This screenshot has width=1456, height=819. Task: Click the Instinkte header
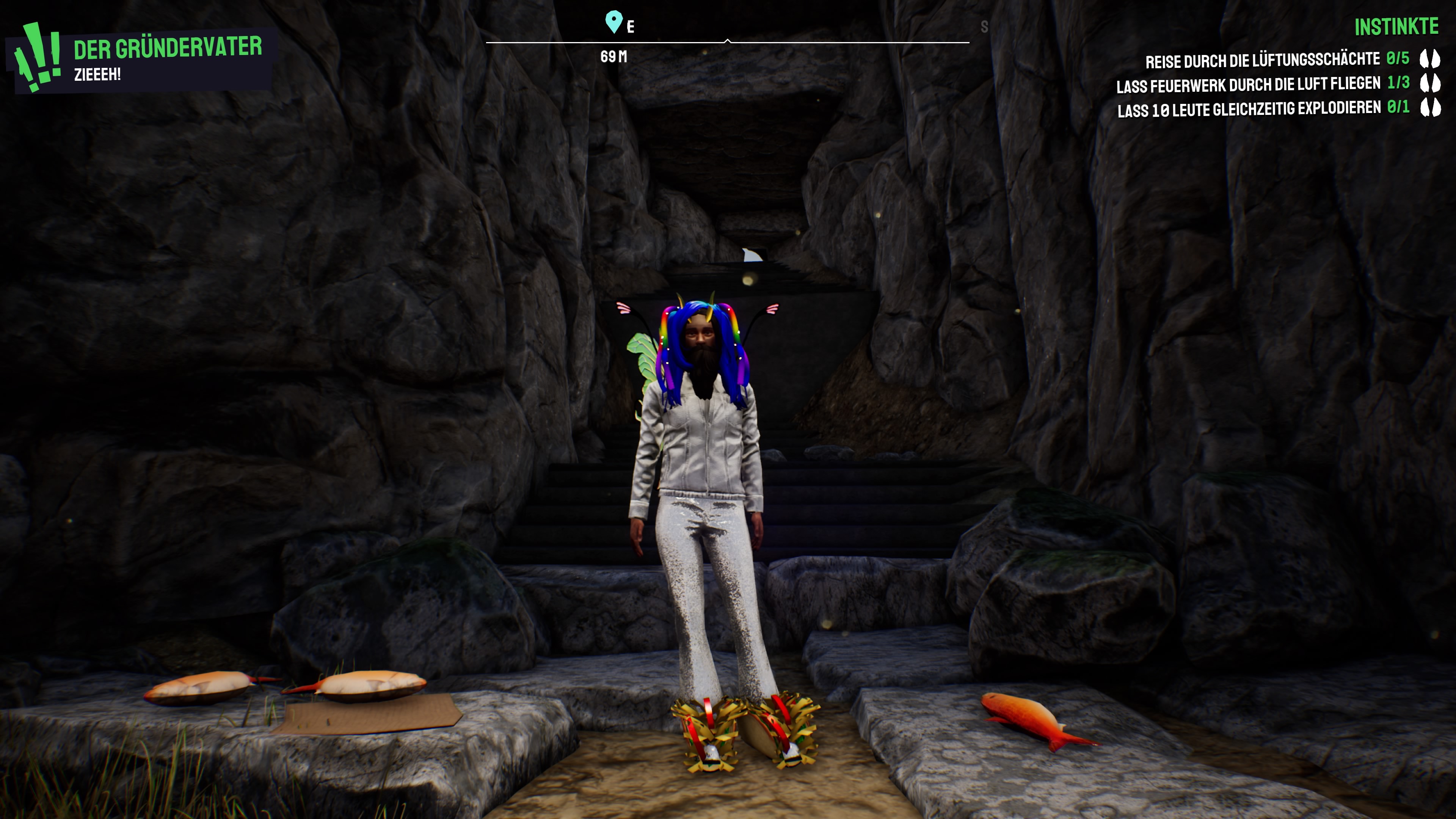(x=1396, y=27)
